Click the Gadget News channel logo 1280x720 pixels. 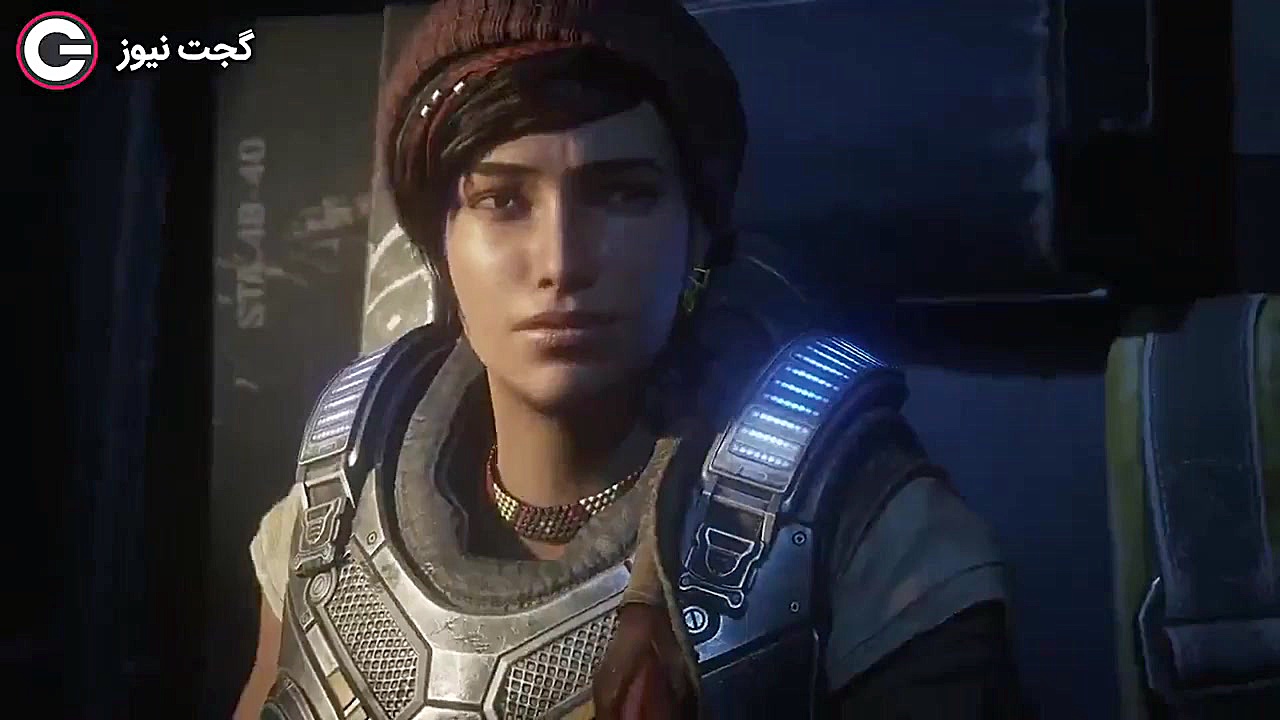tap(57, 50)
